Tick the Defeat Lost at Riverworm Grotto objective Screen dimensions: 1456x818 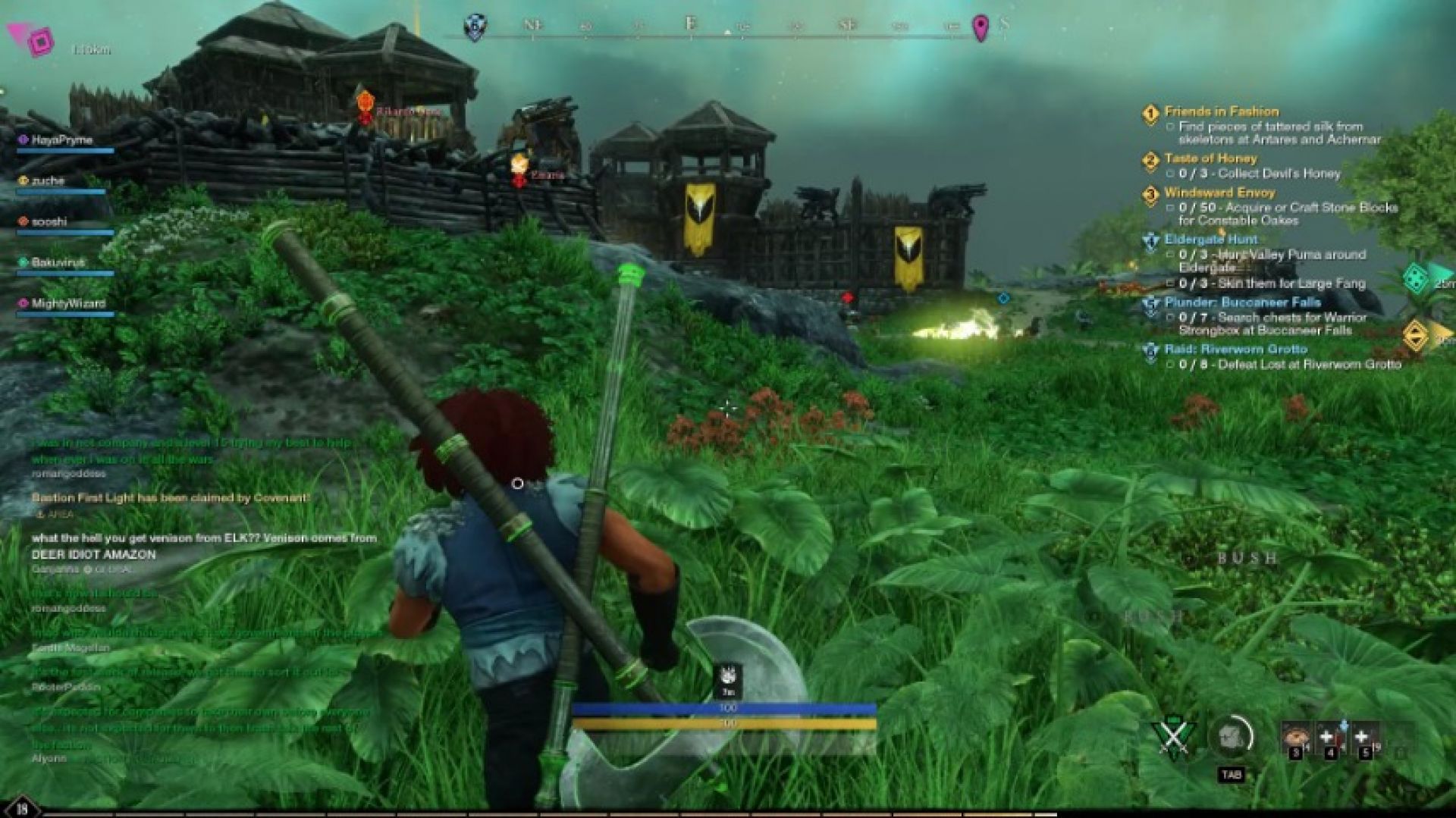click(x=1171, y=363)
